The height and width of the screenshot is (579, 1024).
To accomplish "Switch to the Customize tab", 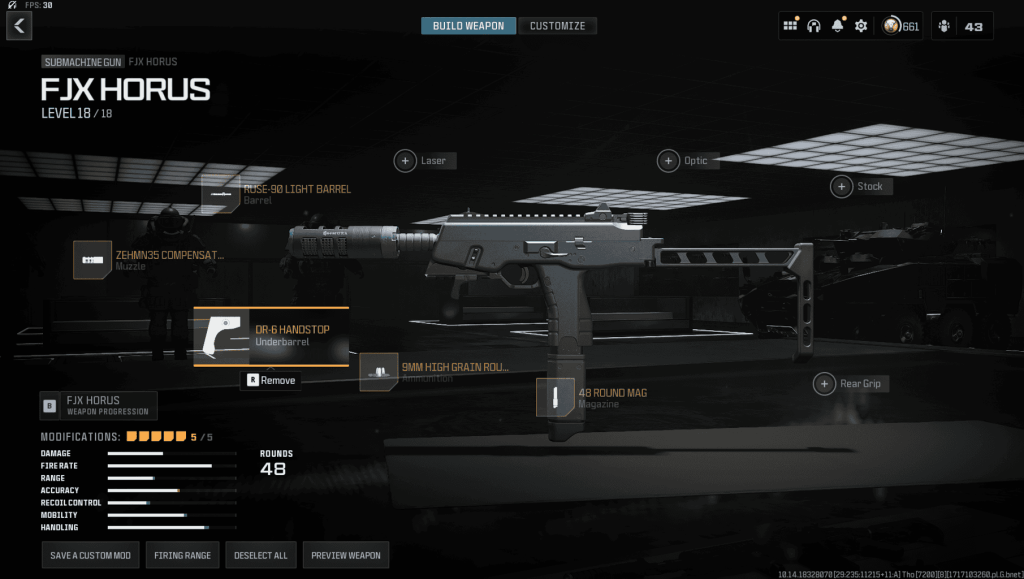I will pyautogui.click(x=558, y=26).
